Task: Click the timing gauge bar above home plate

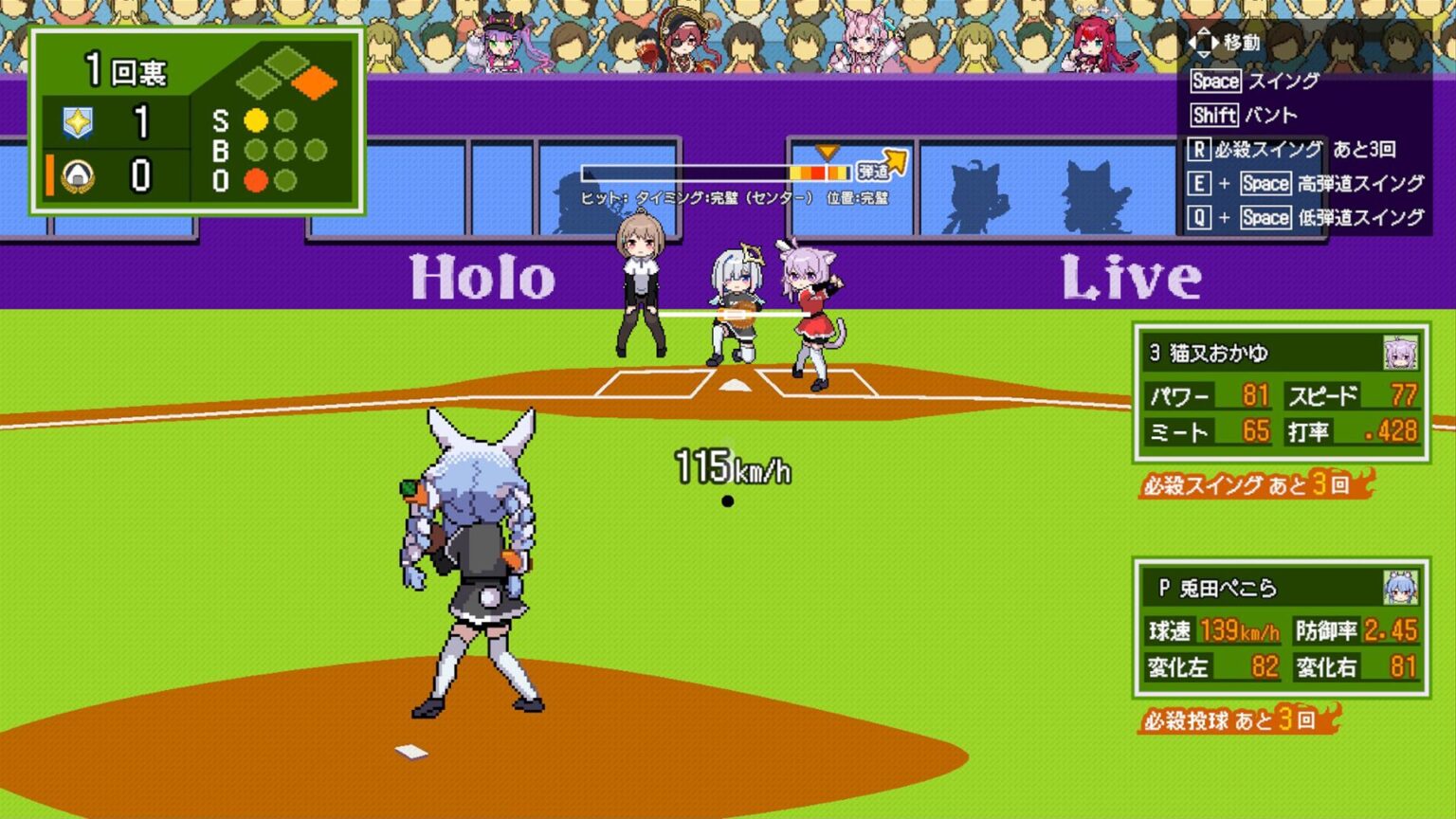Action: tap(716, 172)
